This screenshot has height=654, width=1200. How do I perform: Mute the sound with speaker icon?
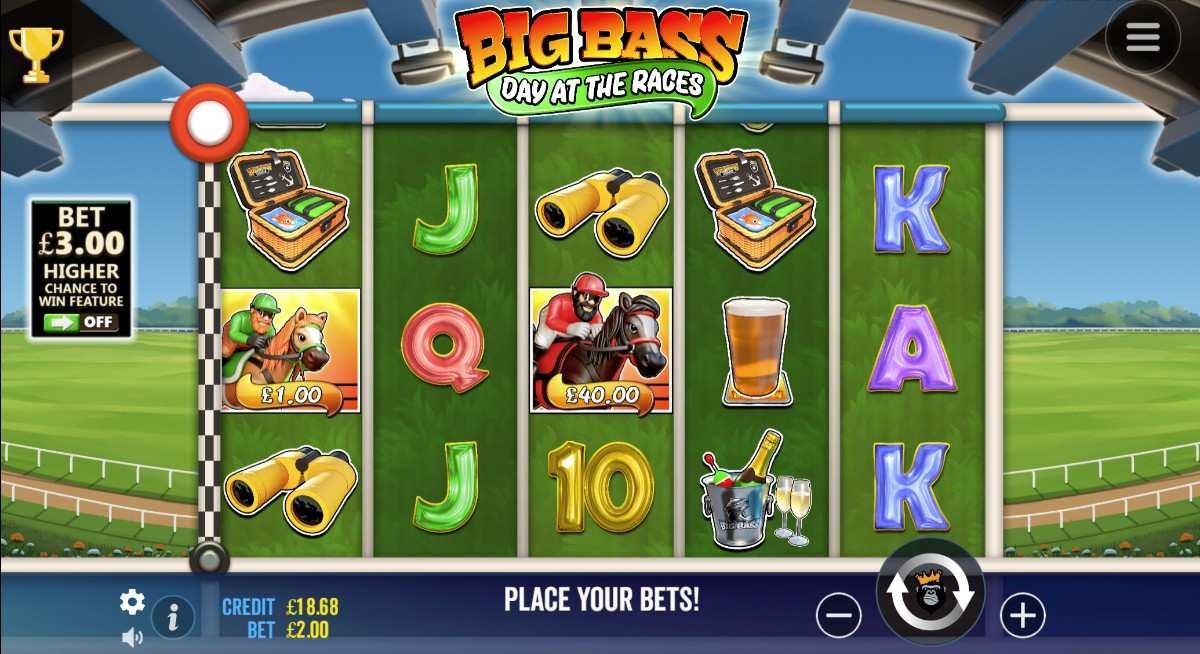point(132,636)
